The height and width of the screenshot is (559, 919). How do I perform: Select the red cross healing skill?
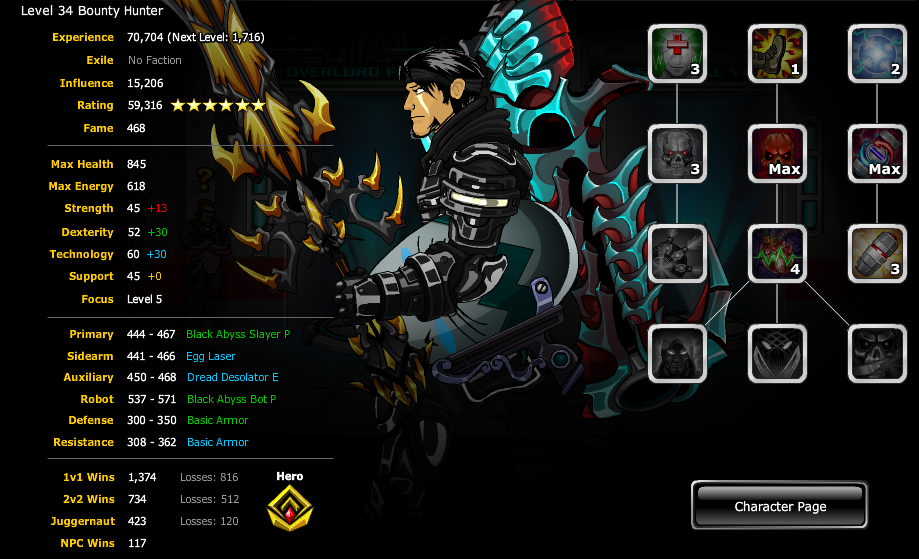[678, 54]
